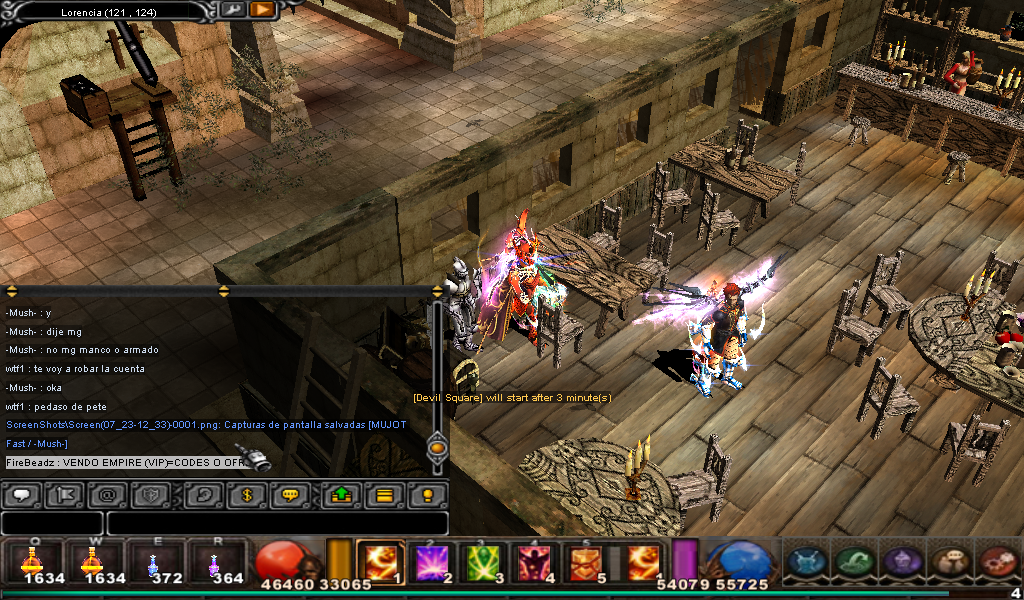Click the yellow light bulb button
The height and width of the screenshot is (600, 1024).
tap(427, 495)
